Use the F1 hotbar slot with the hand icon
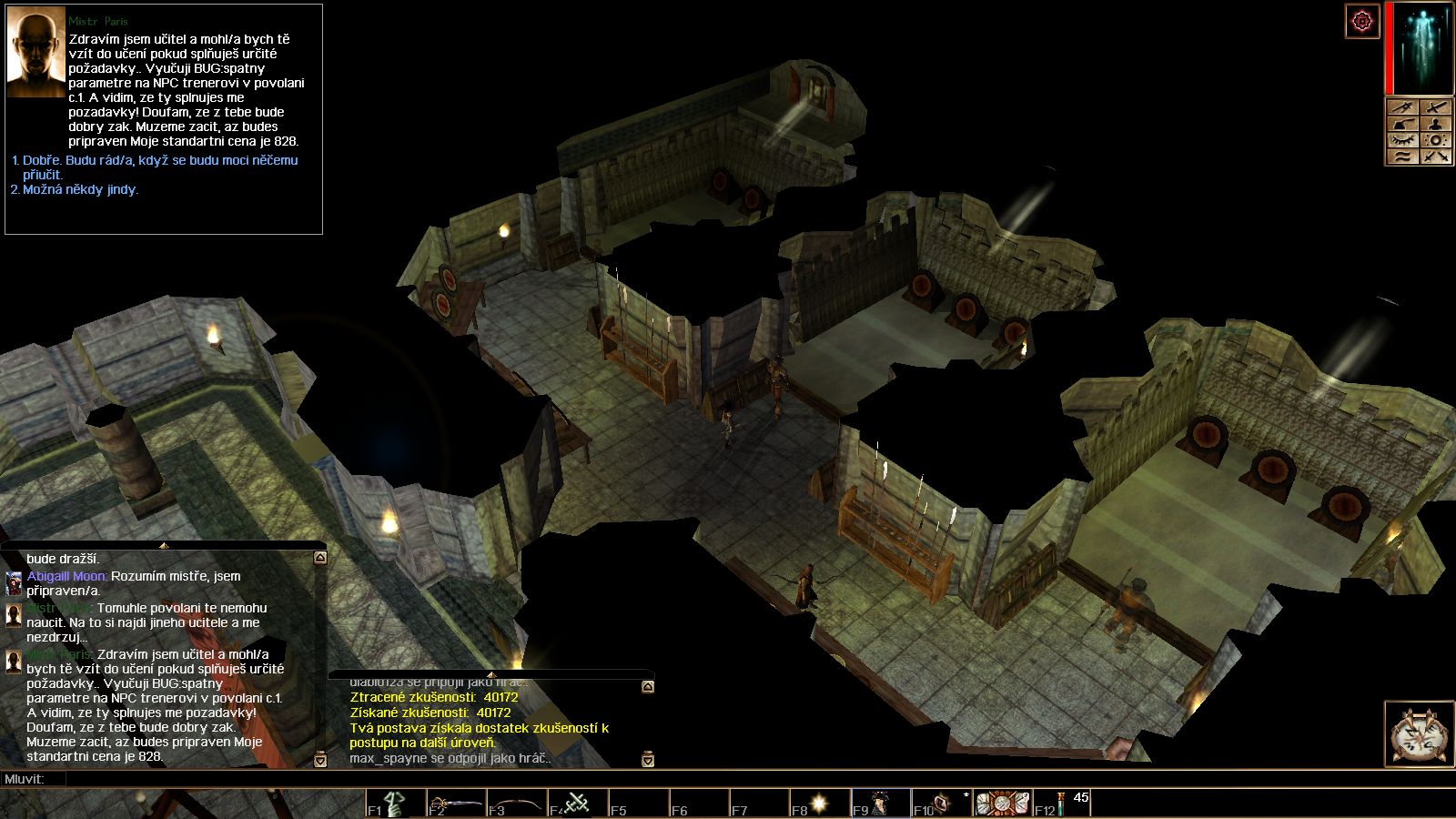Screen dimensions: 1456x819 point(395,804)
